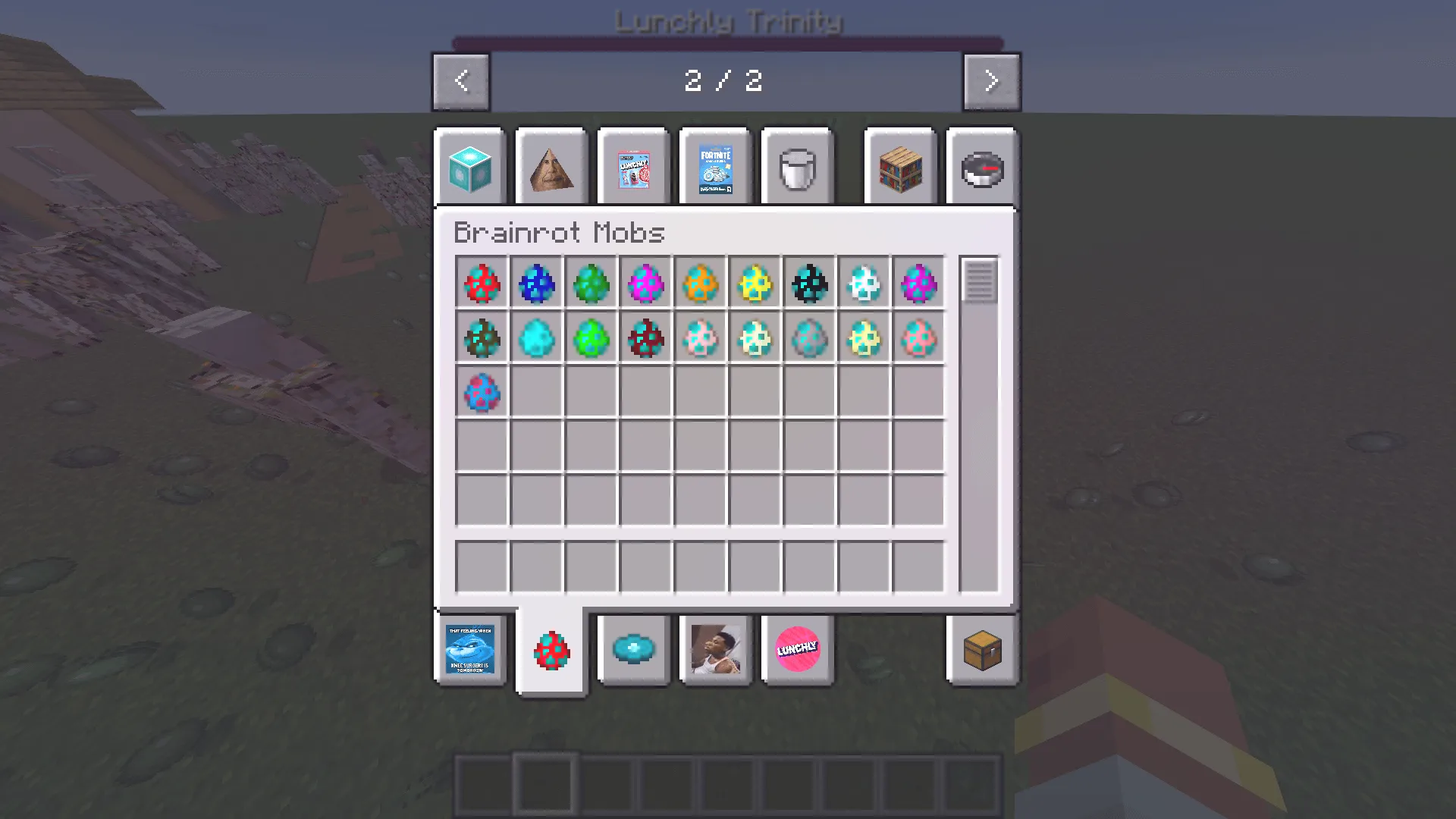Open the chest inventory tab
The image size is (1456, 819).
pyautogui.click(x=982, y=649)
